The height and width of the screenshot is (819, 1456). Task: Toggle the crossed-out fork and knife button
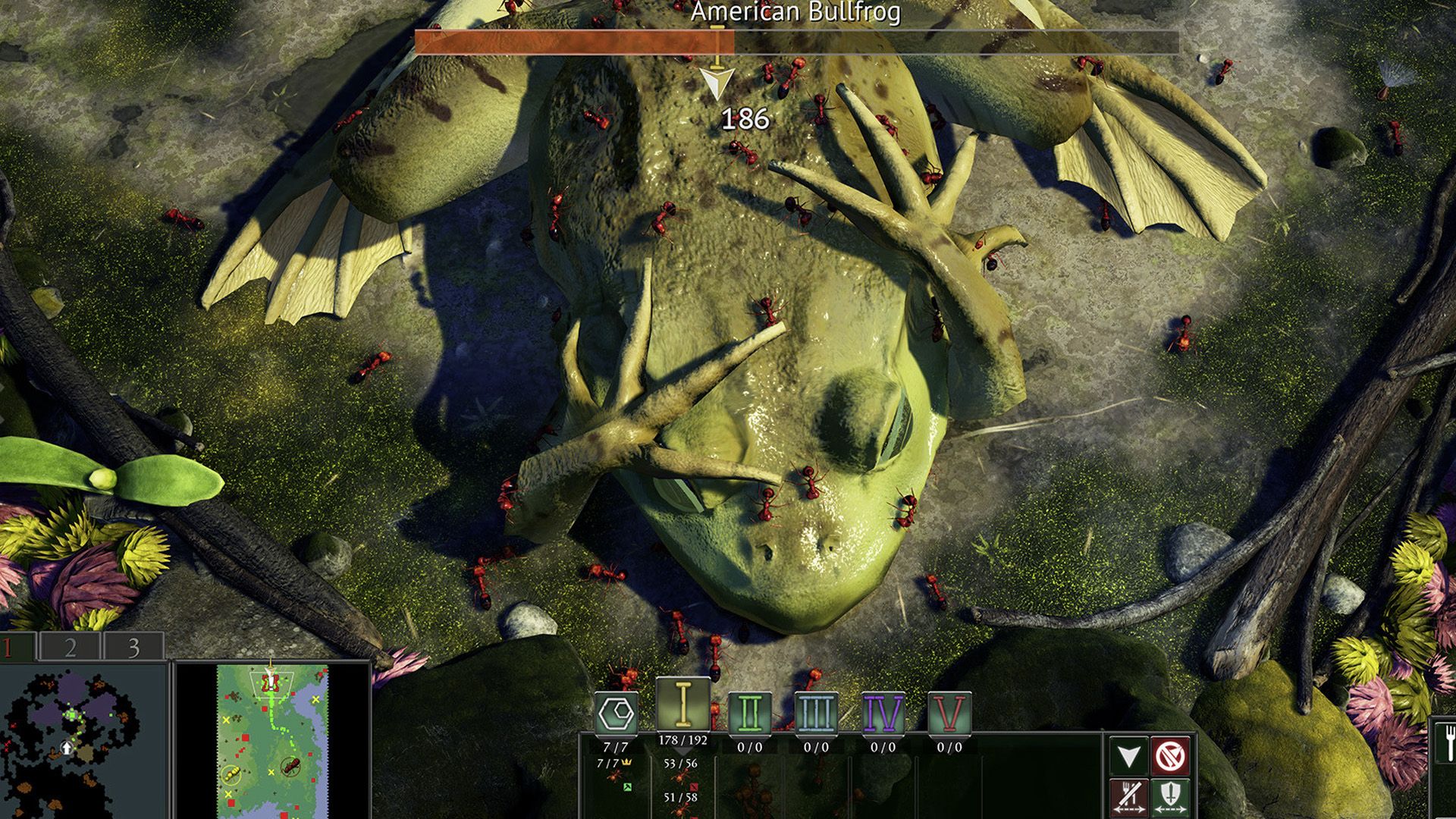point(1128,796)
